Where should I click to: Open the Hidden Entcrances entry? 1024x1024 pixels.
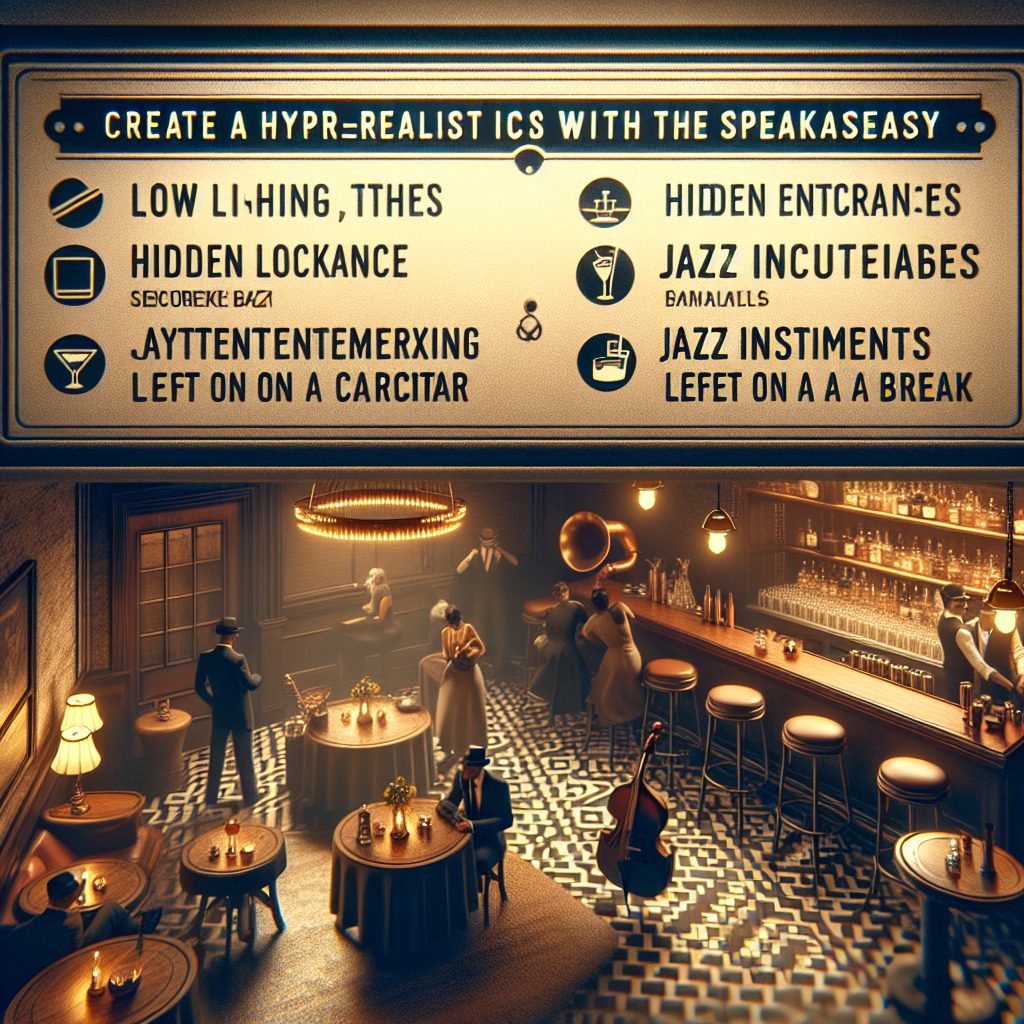point(812,201)
